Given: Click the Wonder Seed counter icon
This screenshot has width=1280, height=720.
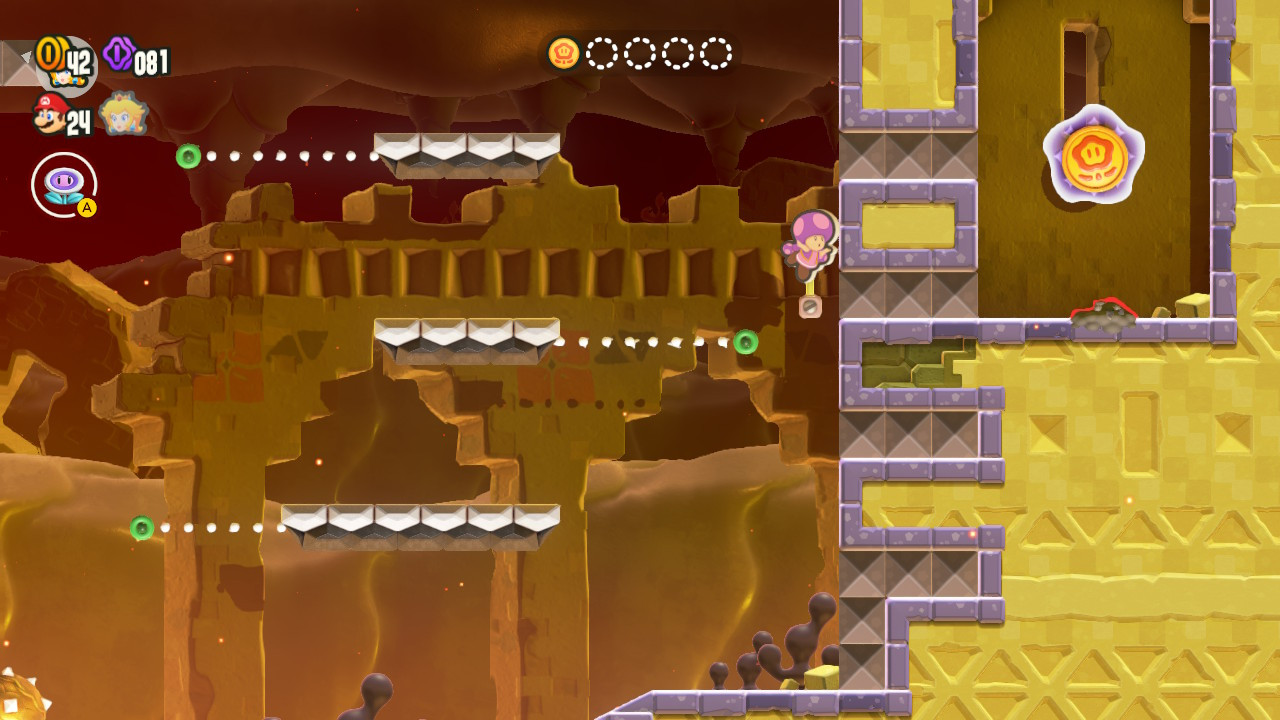Looking at the screenshot, I should [565, 55].
